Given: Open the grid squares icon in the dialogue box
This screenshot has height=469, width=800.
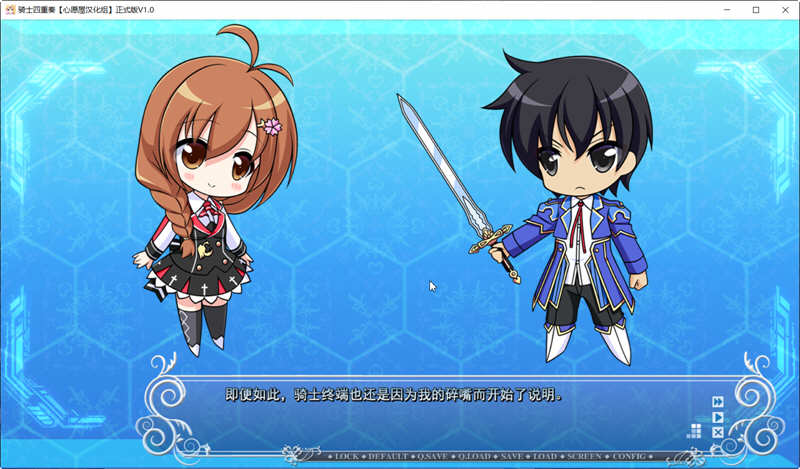Looking at the screenshot, I should 694,431.
